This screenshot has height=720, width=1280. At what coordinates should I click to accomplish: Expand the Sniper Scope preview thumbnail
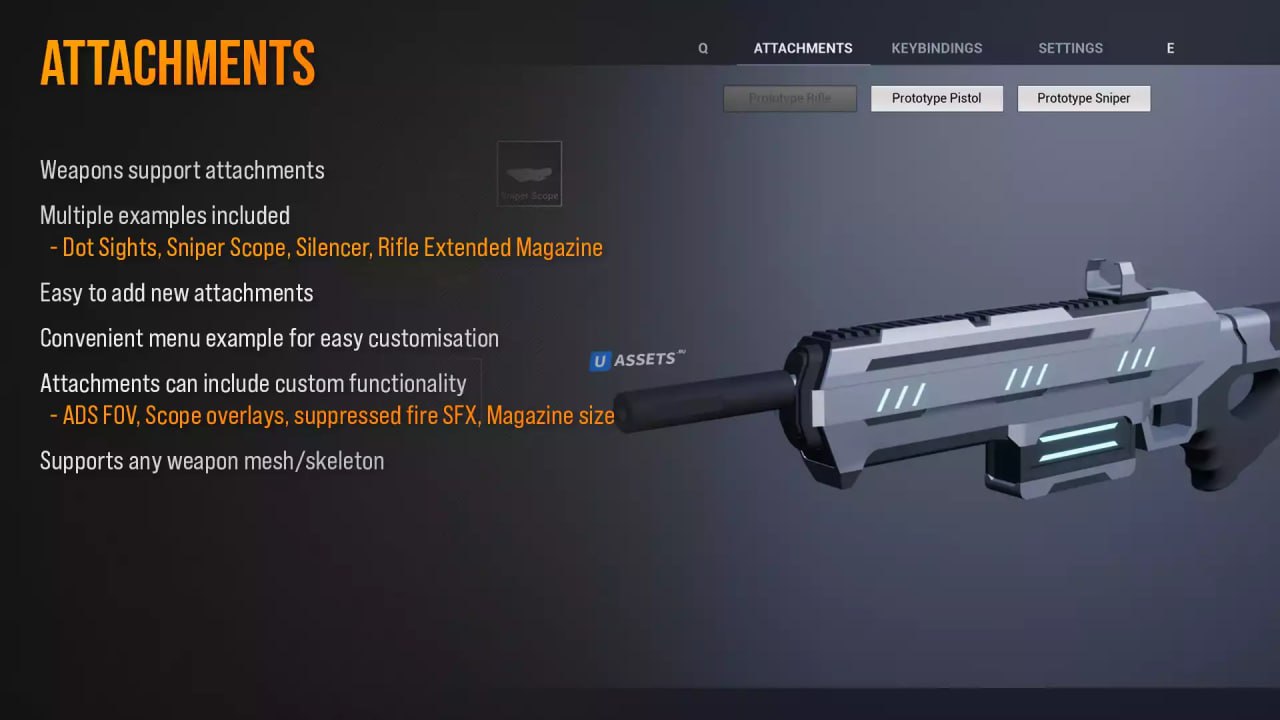[x=529, y=173]
